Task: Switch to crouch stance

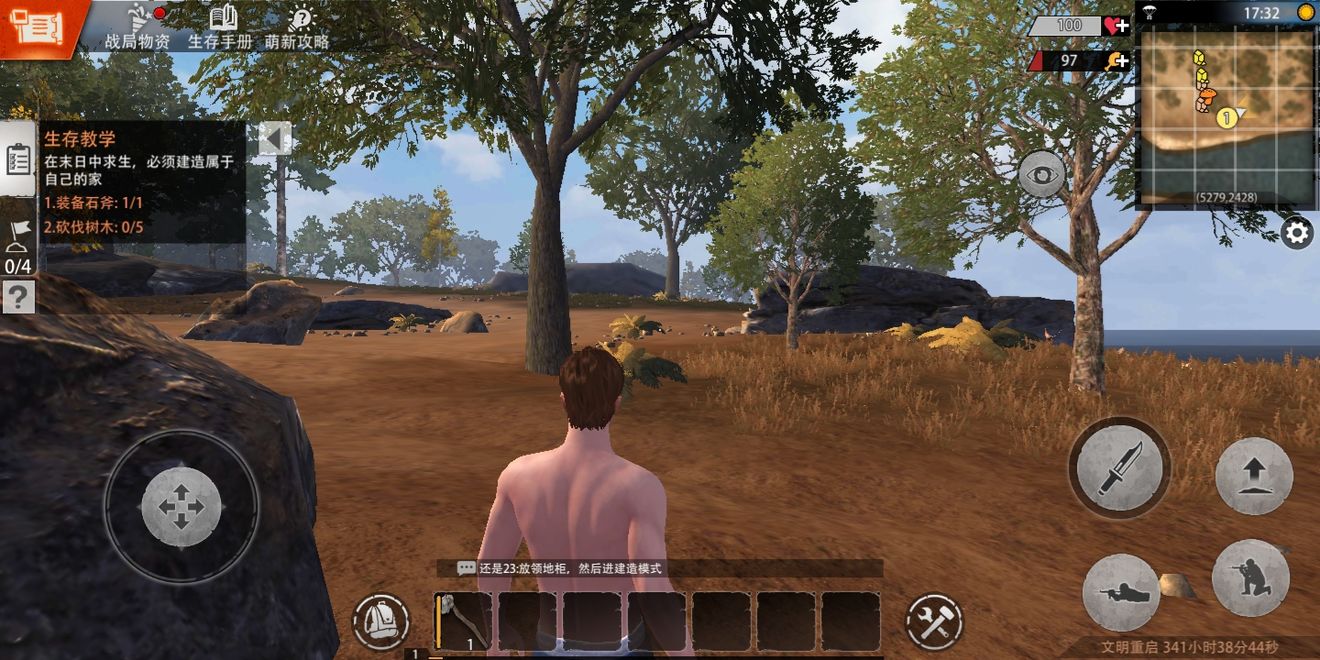Action: click(1250, 578)
